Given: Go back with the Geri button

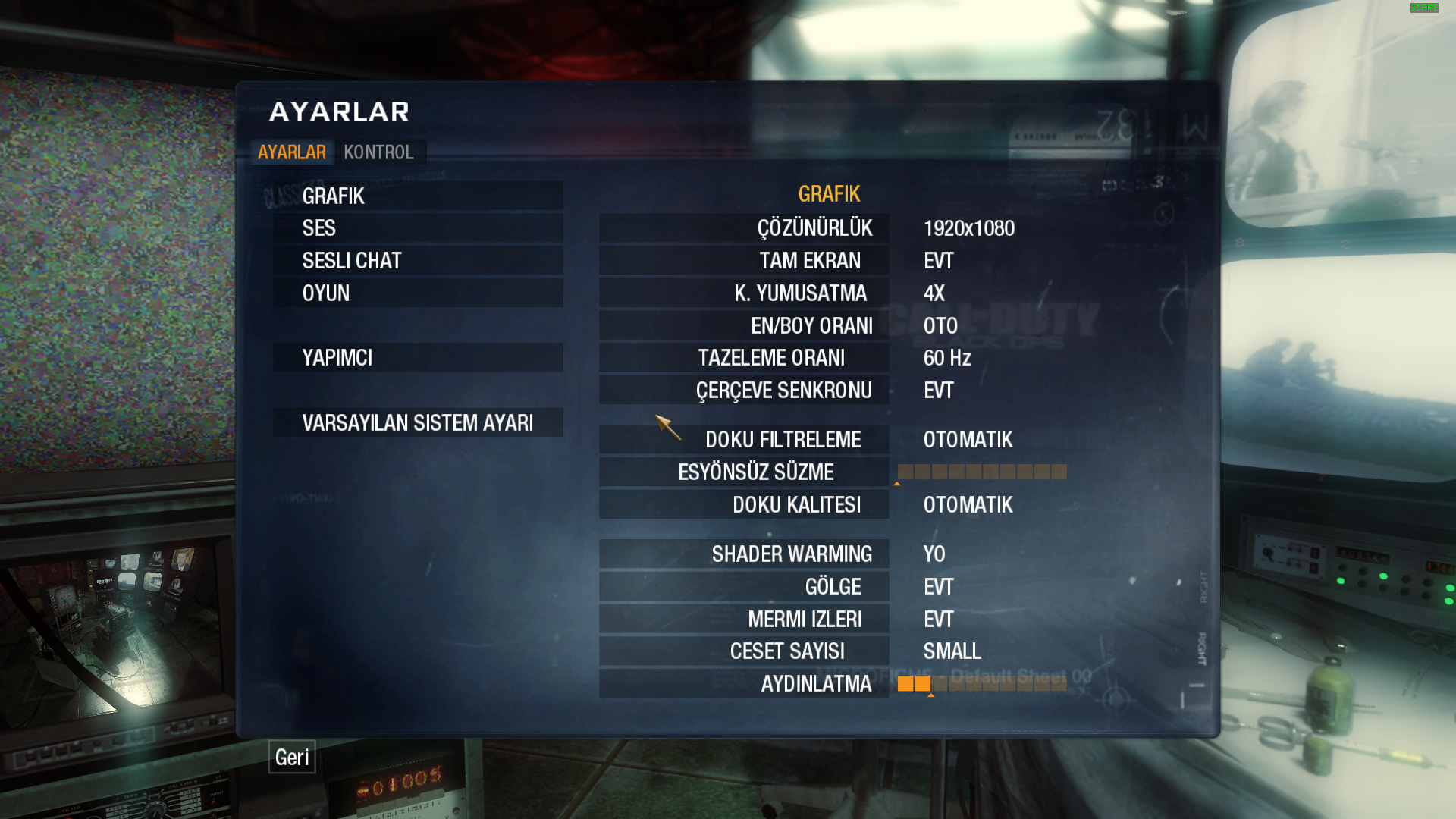Looking at the screenshot, I should pos(292,757).
